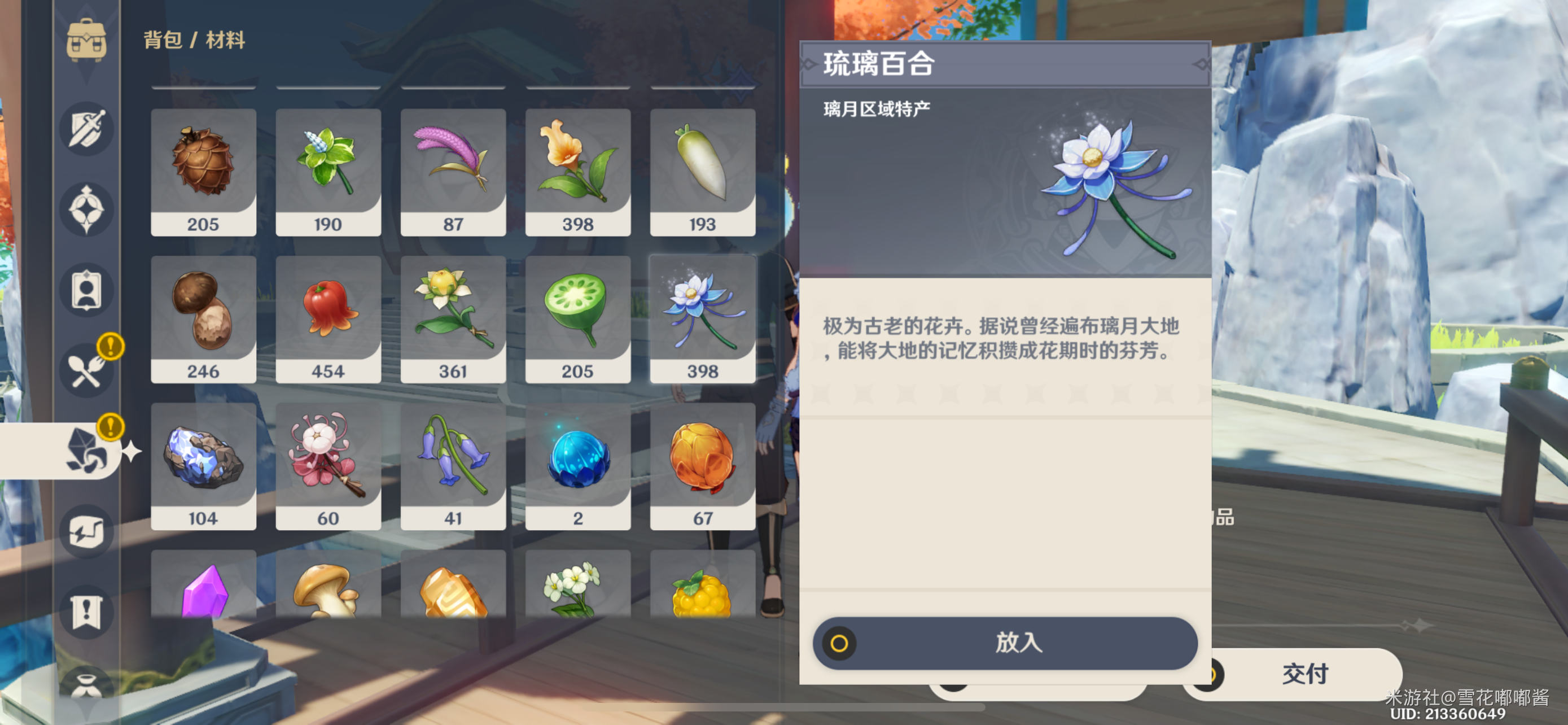Click the 材料 breadcrumb label
The image size is (1568, 725).
point(228,41)
